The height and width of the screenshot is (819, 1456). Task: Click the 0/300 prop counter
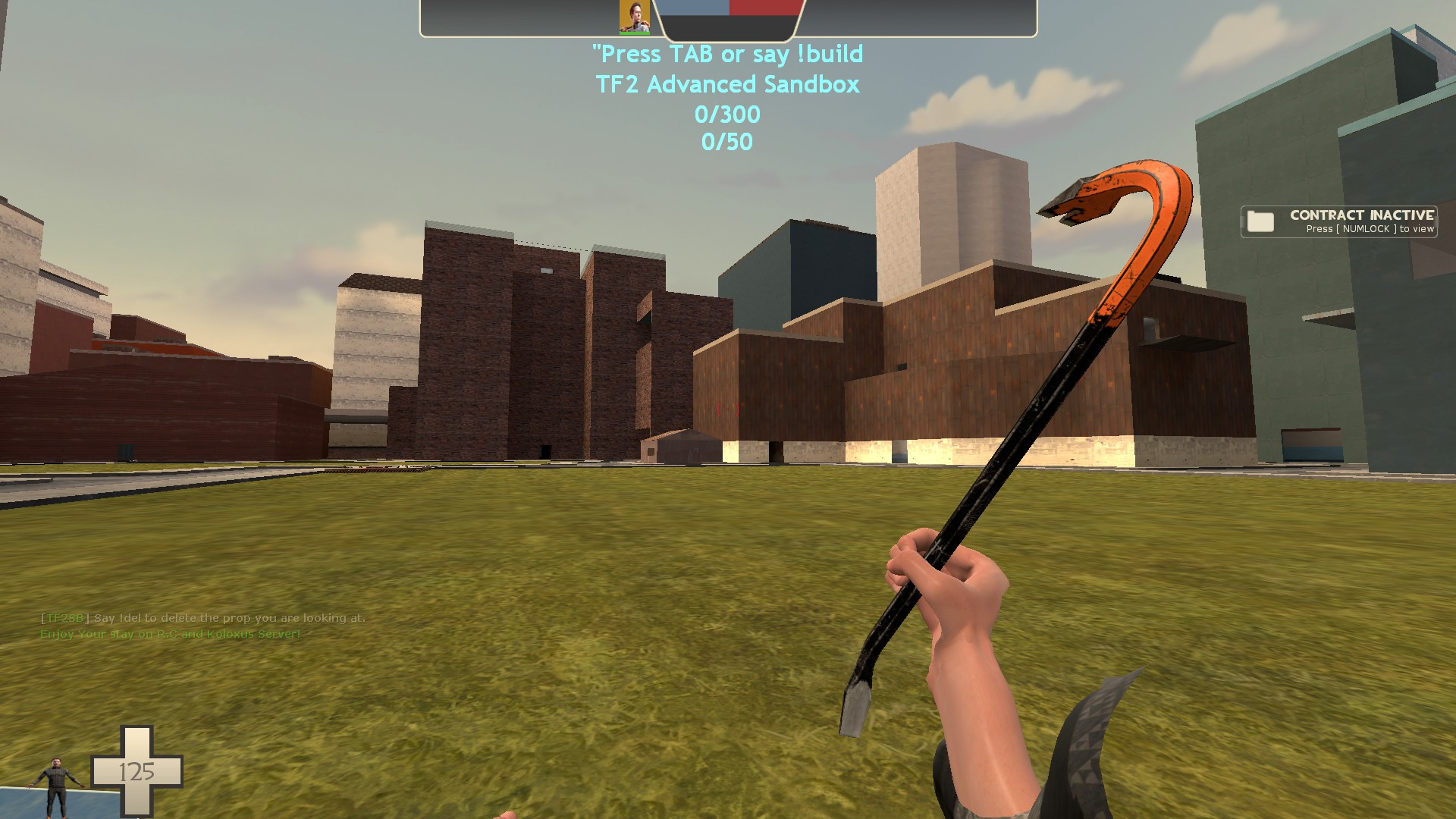[x=728, y=114]
